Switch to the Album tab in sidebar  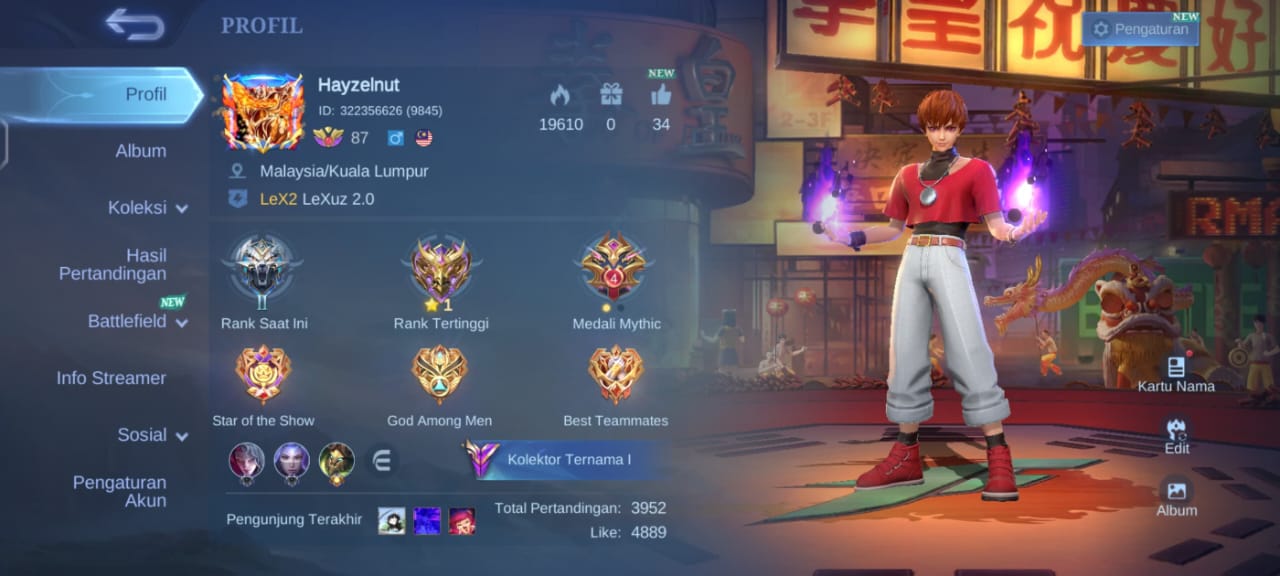140,151
